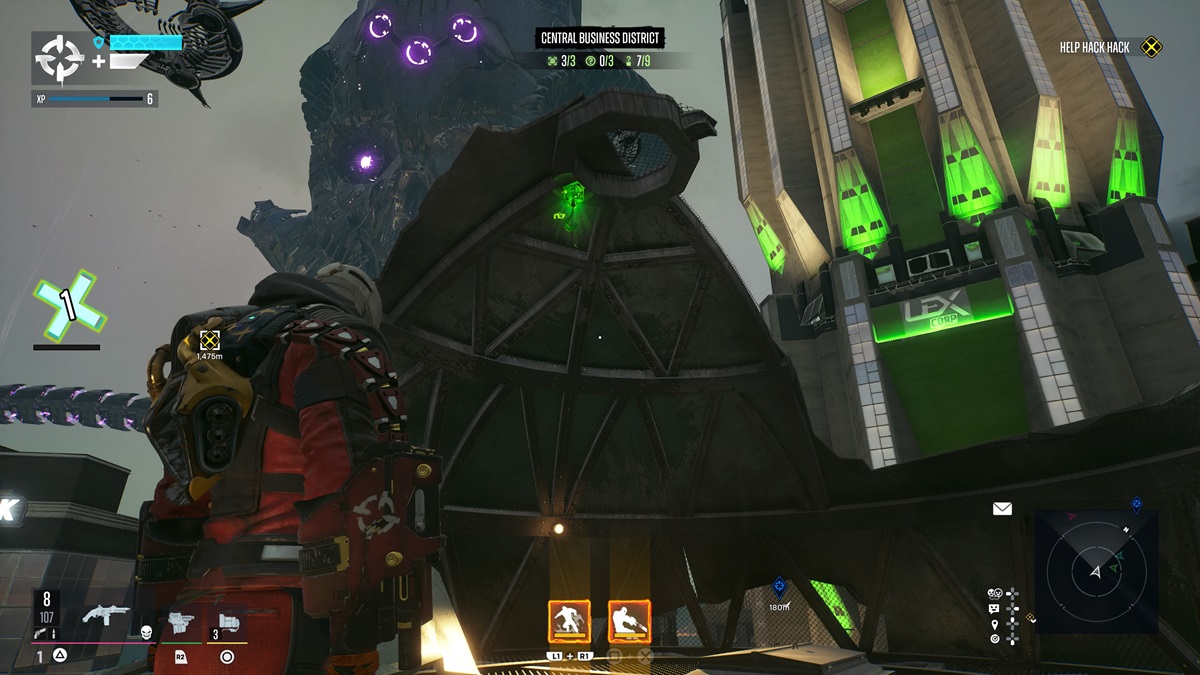Activate the kneeling gunner ability icon
The height and width of the screenshot is (675, 1200).
(x=629, y=622)
